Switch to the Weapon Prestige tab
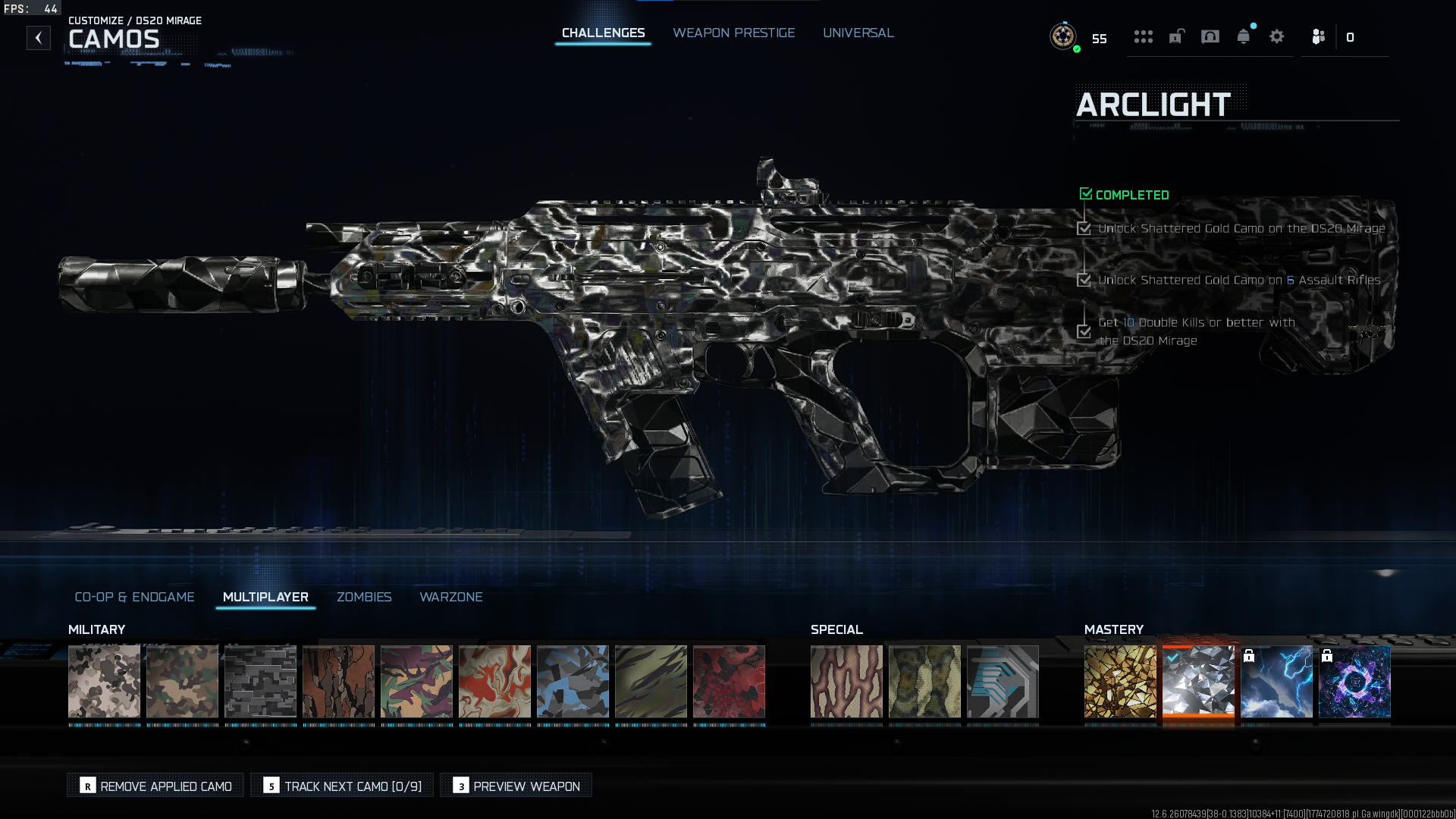 pos(733,33)
